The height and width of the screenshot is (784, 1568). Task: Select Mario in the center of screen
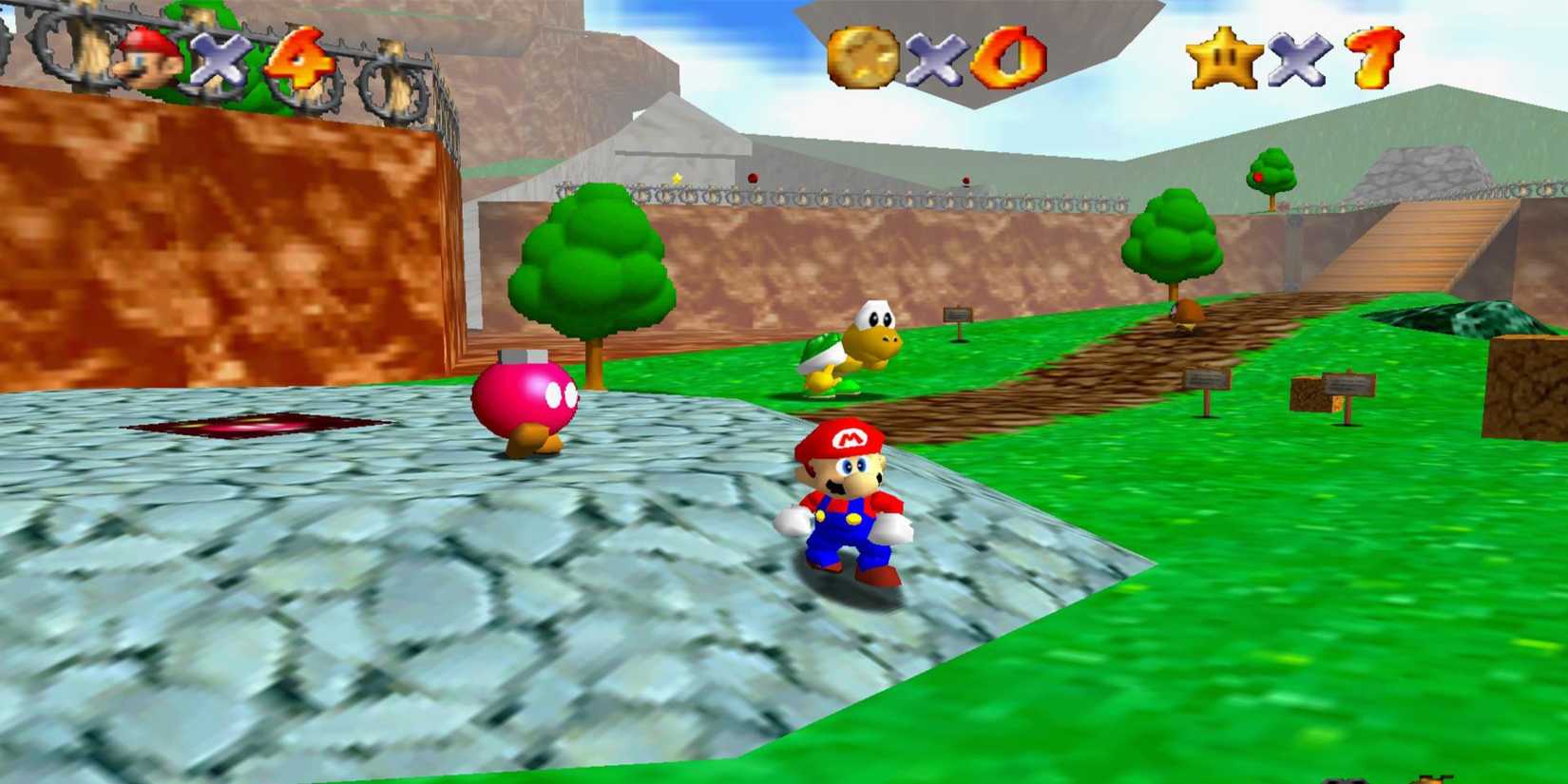(x=846, y=504)
